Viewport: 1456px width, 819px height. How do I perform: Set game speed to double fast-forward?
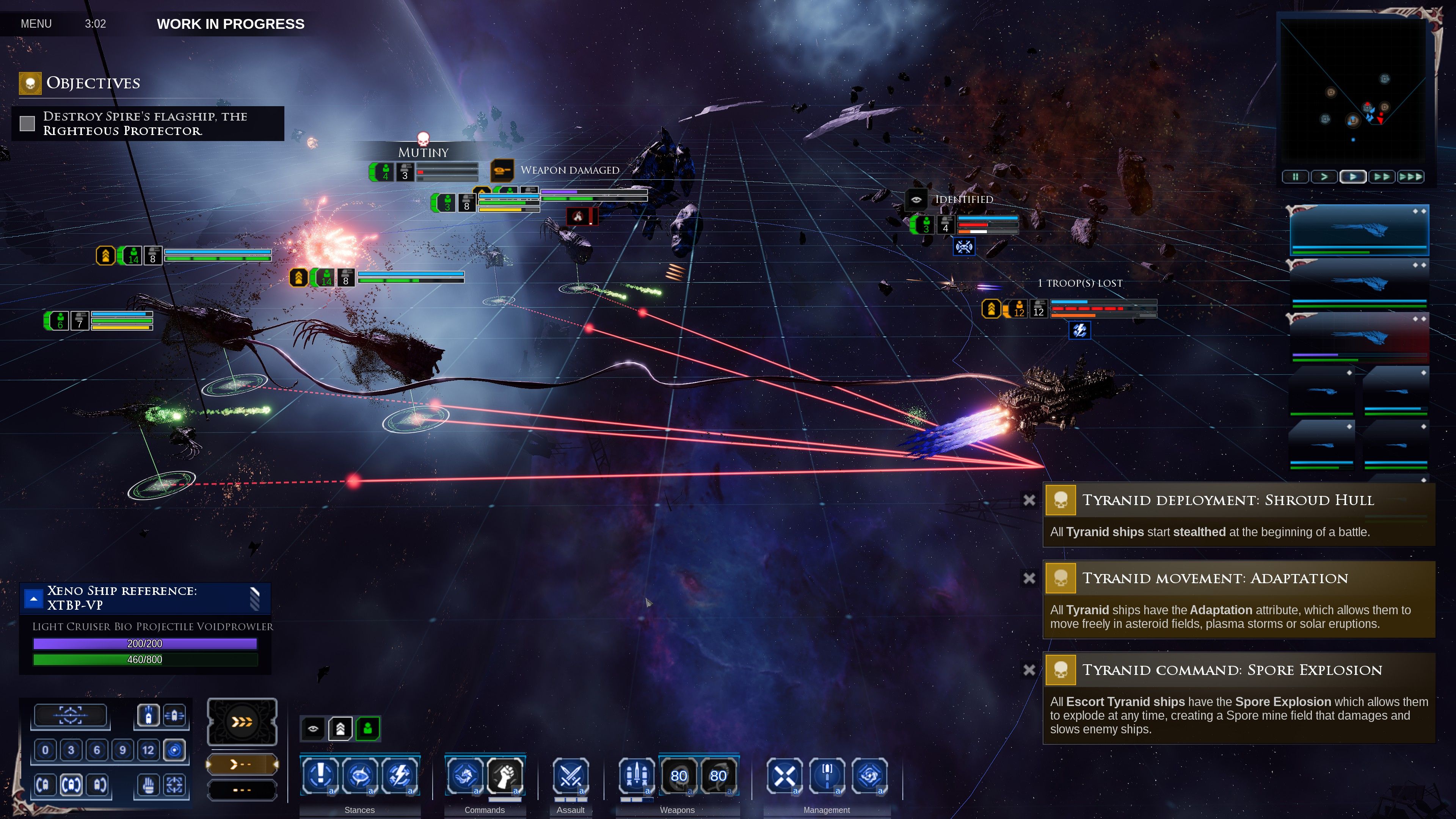tap(1381, 177)
